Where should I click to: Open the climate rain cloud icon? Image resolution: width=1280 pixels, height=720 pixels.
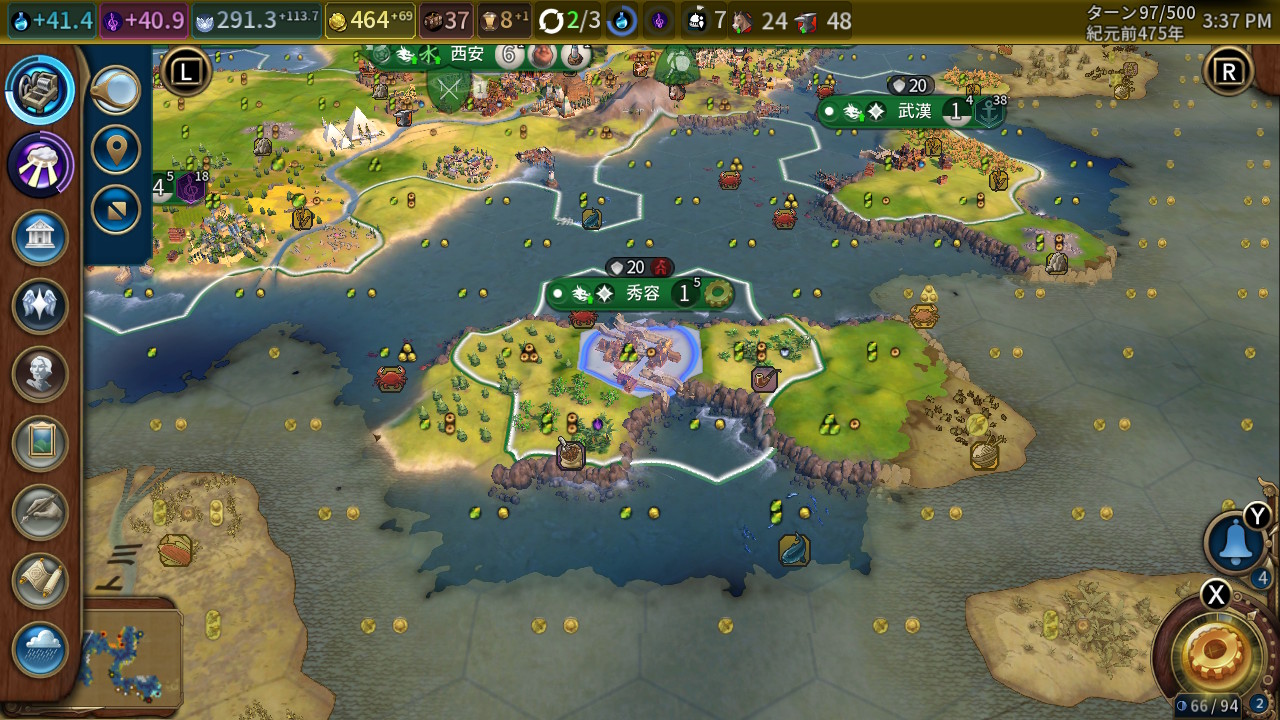[x=40, y=649]
